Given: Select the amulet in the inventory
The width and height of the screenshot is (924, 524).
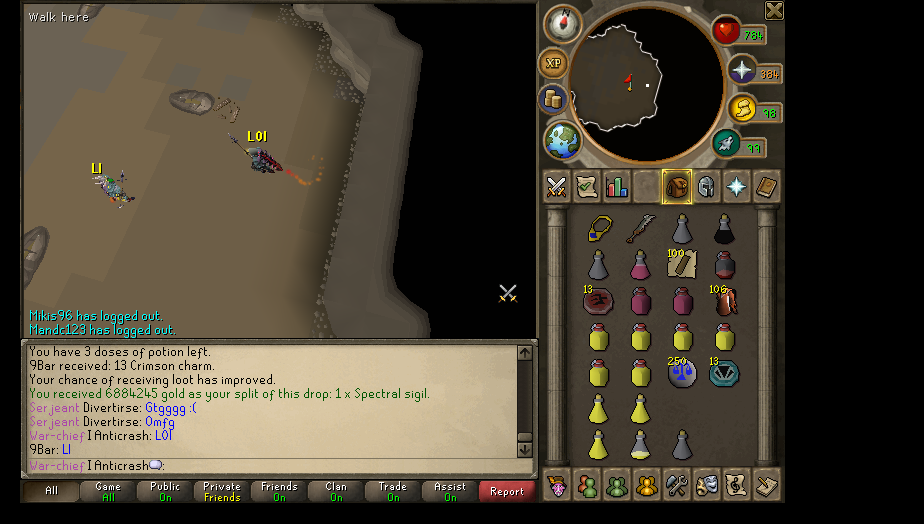Looking at the screenshot, I should 599,230.
